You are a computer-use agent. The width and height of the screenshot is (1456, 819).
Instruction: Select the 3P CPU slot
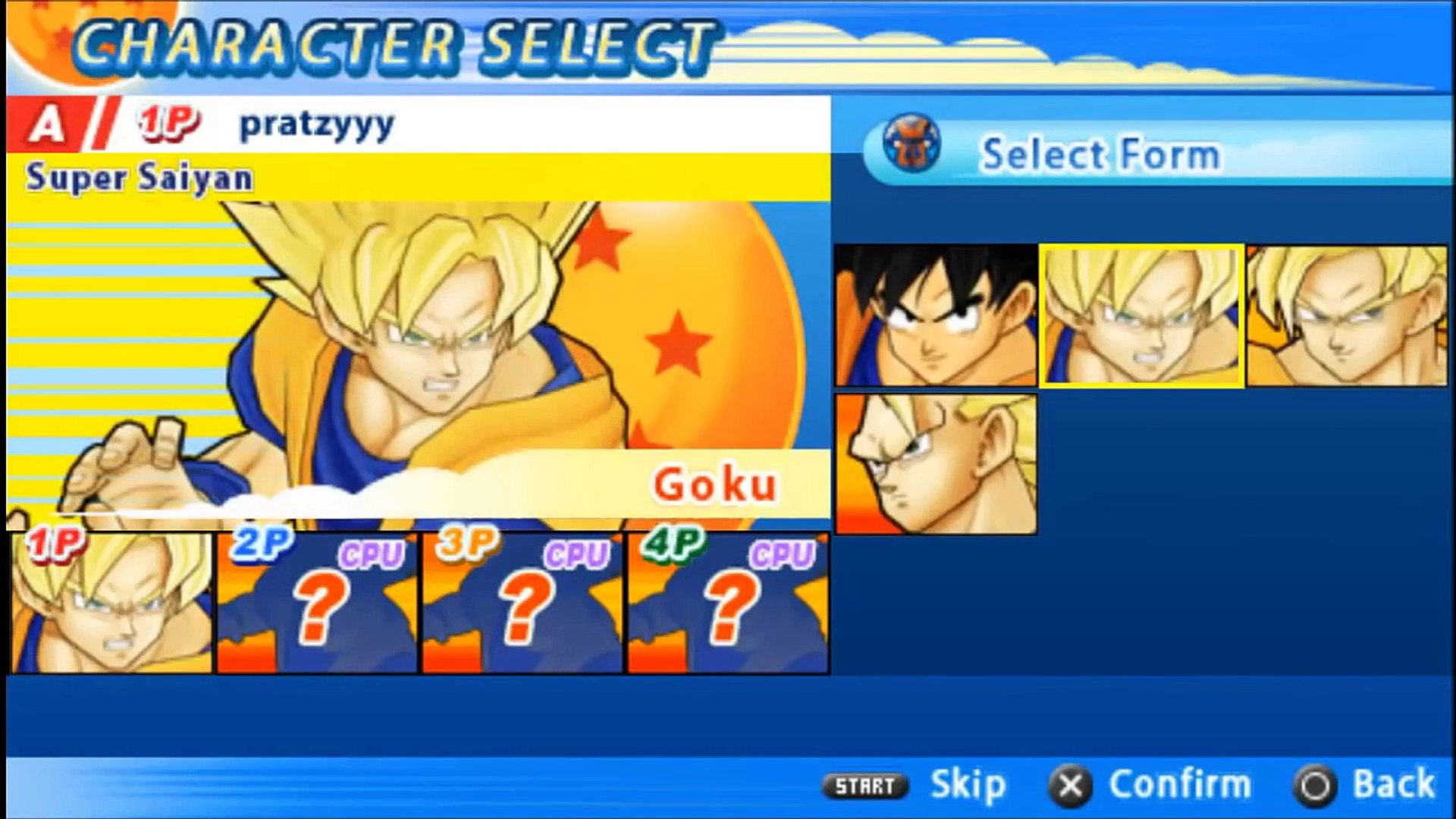pos(522,603)
